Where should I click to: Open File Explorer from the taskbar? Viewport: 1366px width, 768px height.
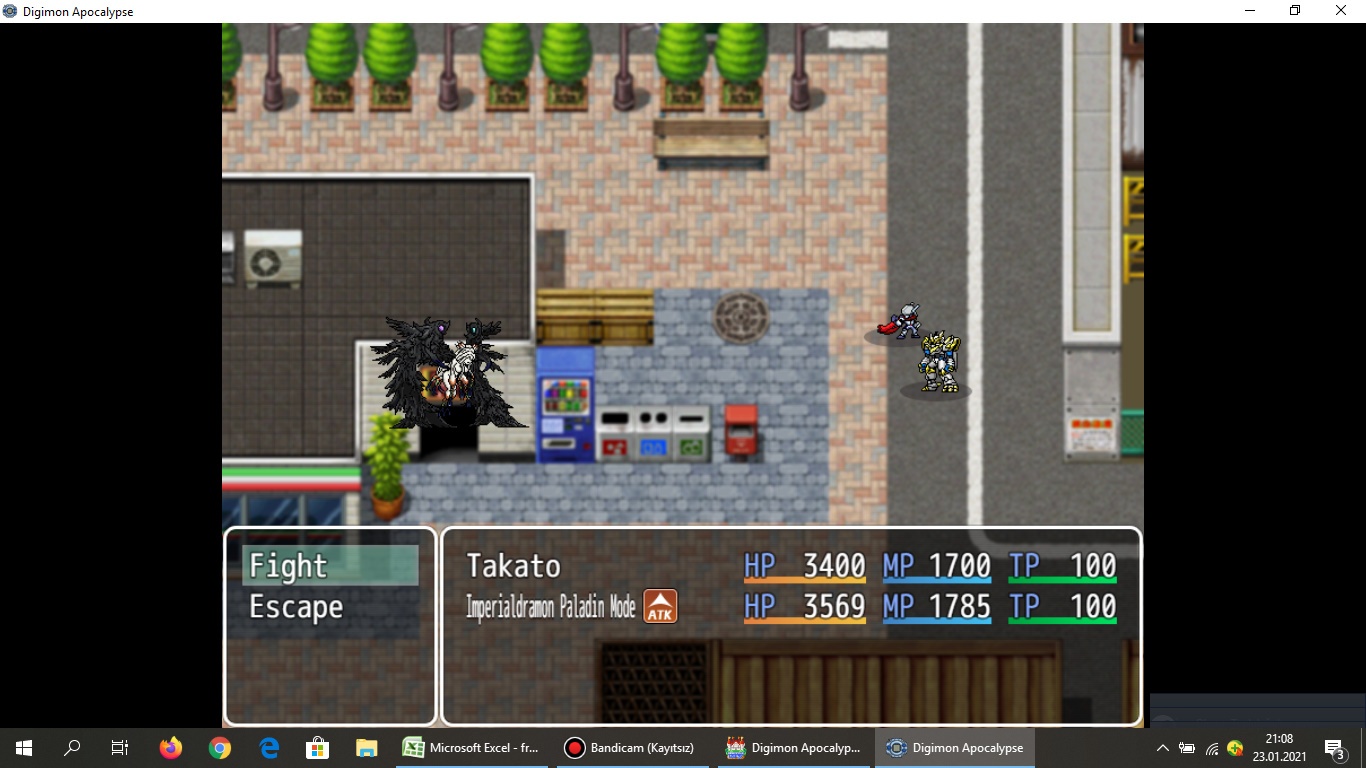(366, 747)
